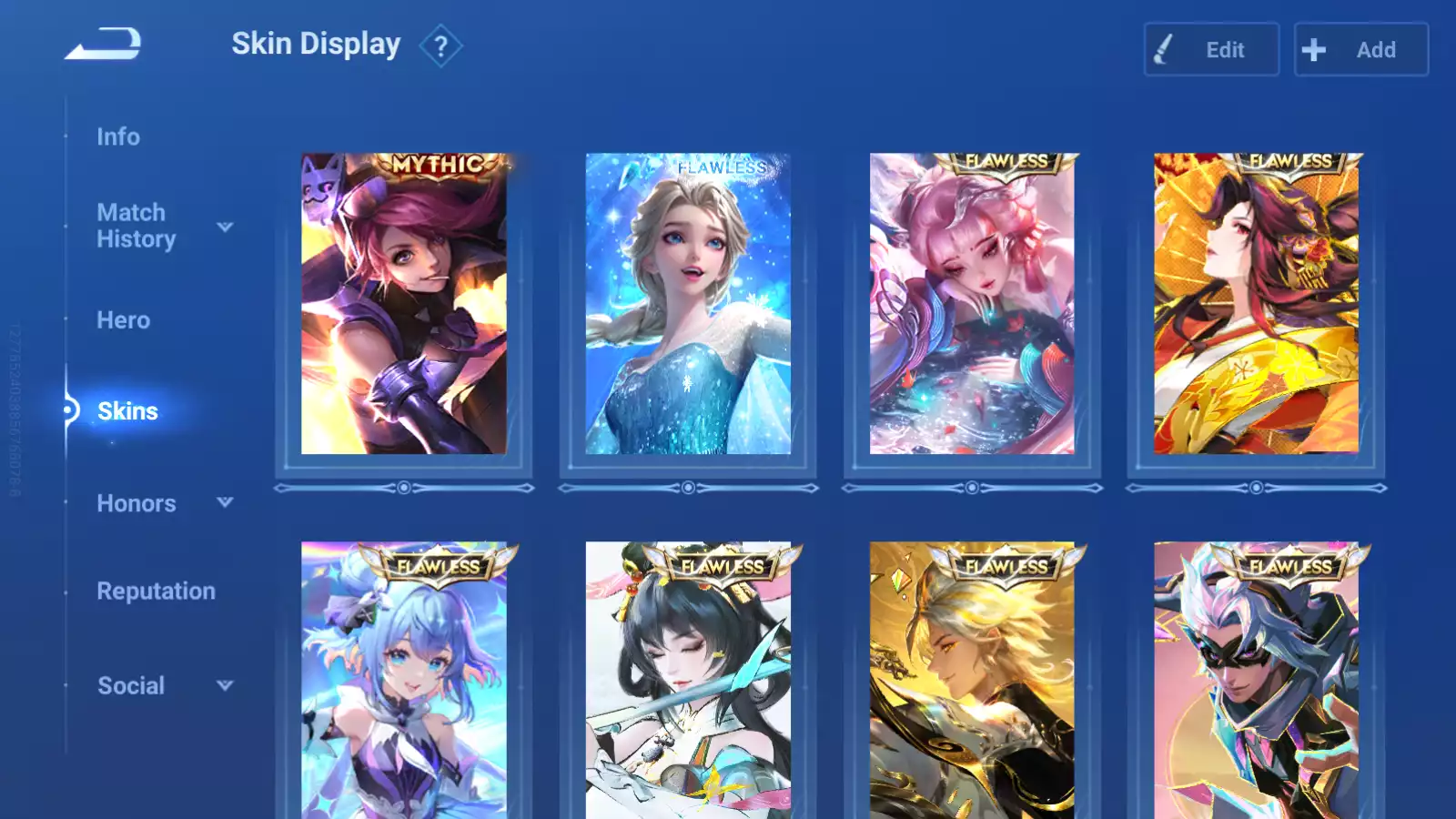Switch to the Info tab
The image size is (1456, 819).
coord(118,136)
